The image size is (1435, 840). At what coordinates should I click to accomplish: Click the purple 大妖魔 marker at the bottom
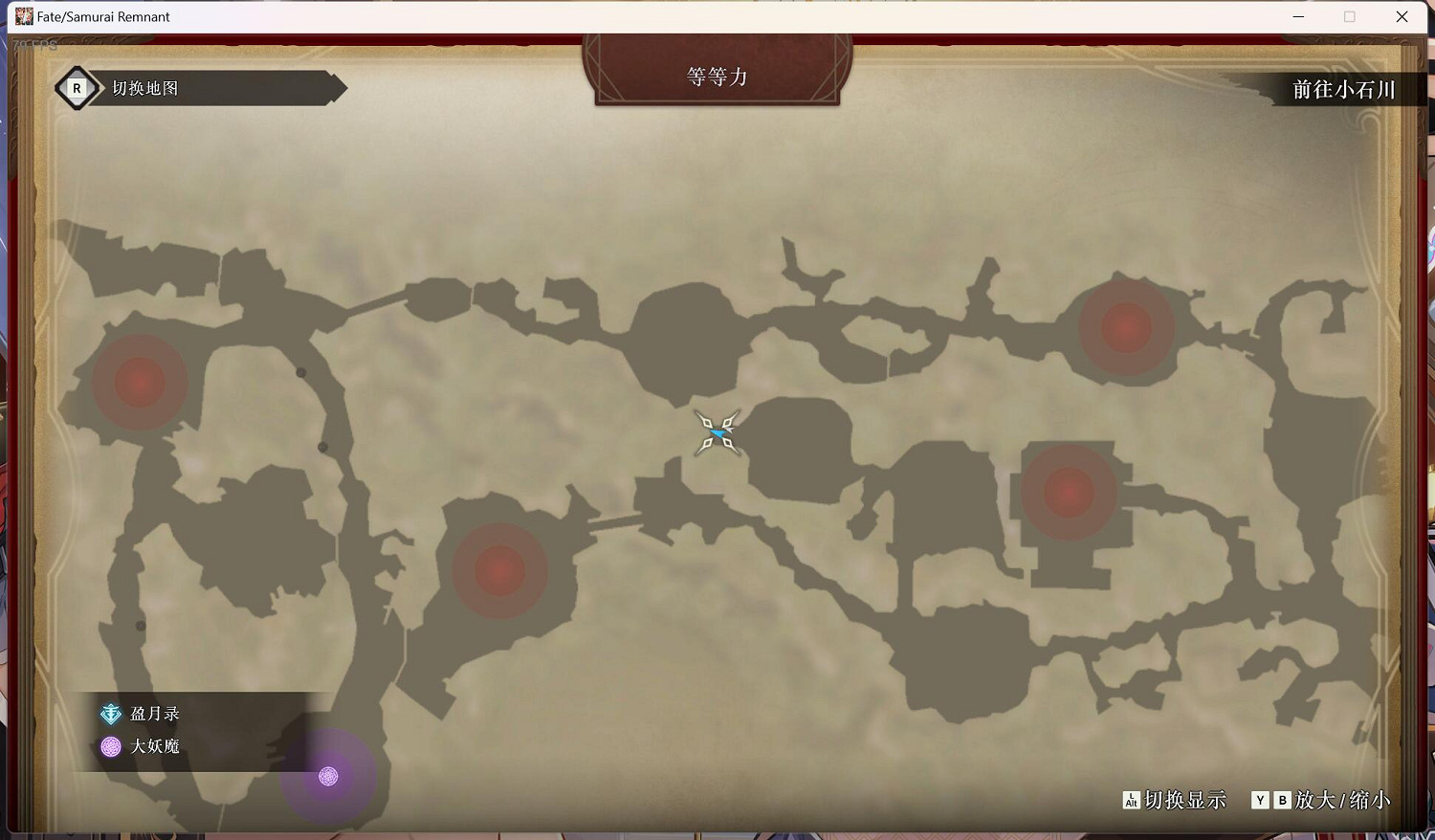tap(329, 777)
